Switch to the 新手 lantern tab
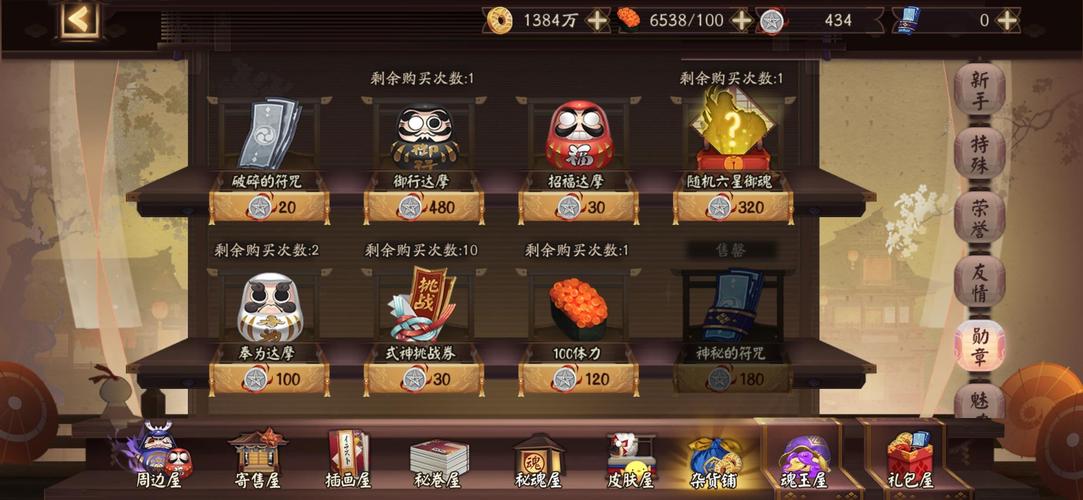 [979, 90]
